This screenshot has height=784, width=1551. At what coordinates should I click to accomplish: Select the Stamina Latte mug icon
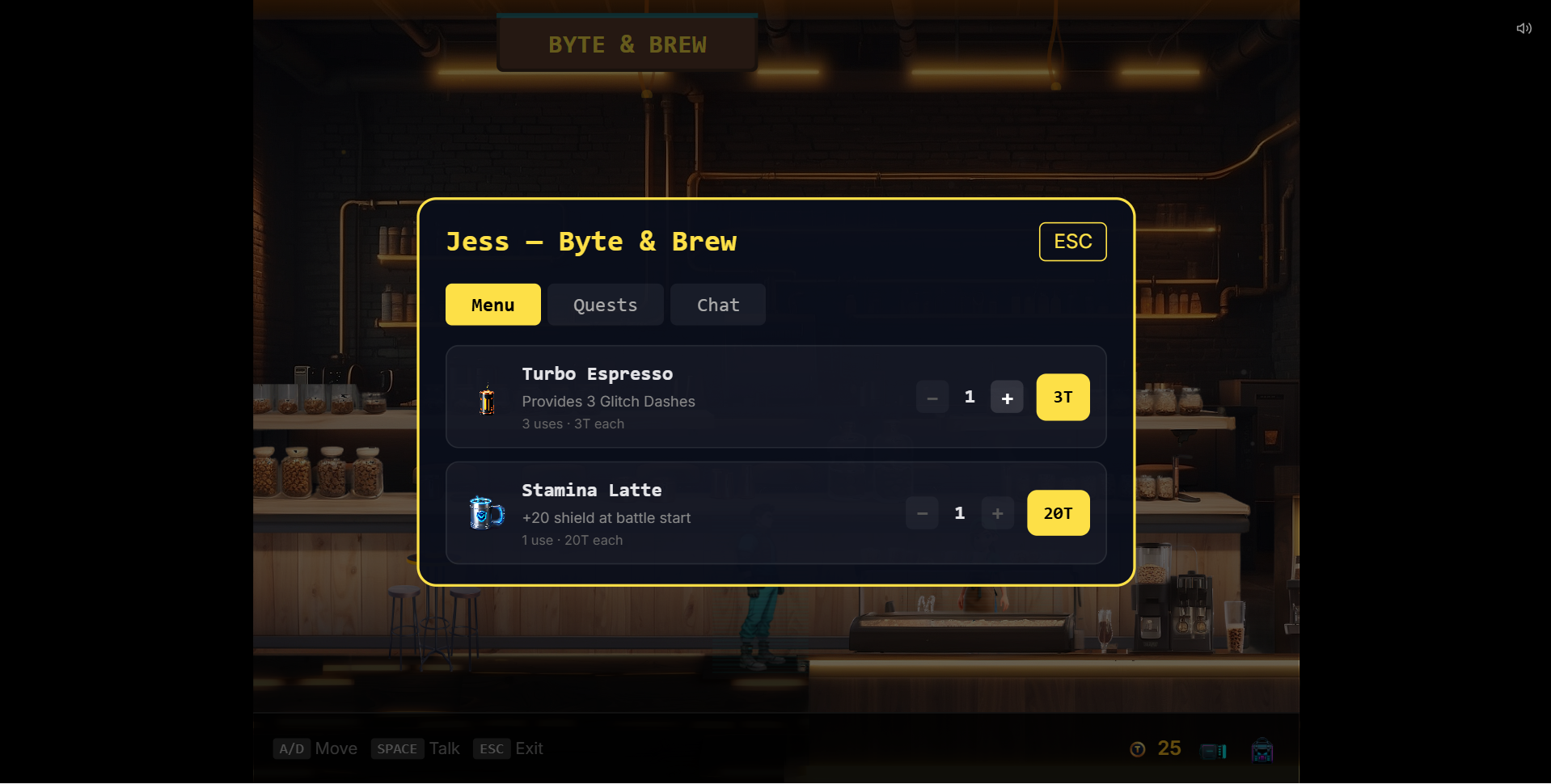[x=485, y=512]
